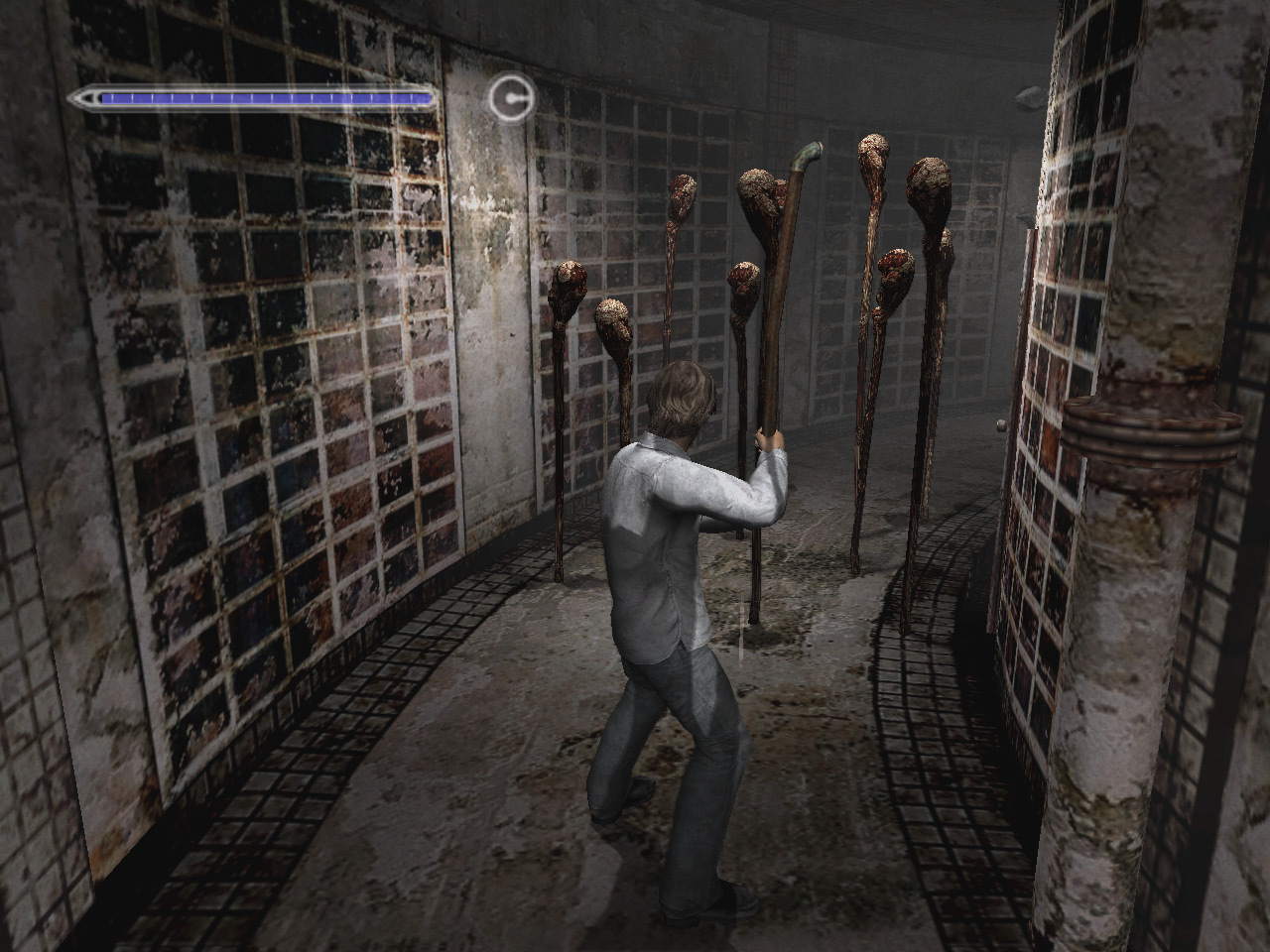Click the circular charge gauge icon
Image resolution: width=1270 pixels, height=952 pixels.
[511, 97]
